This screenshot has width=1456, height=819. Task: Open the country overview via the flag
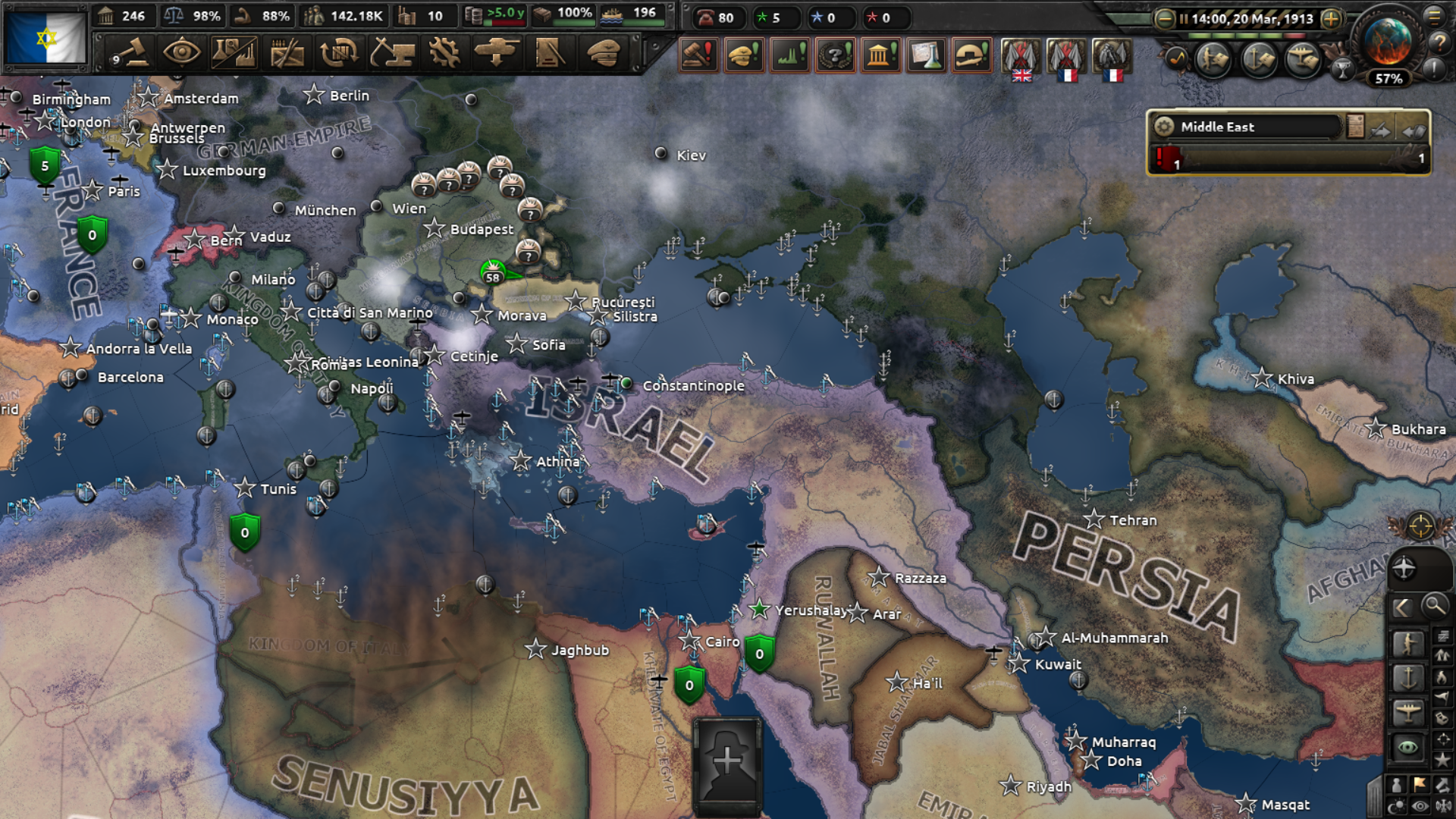point(45,37)
